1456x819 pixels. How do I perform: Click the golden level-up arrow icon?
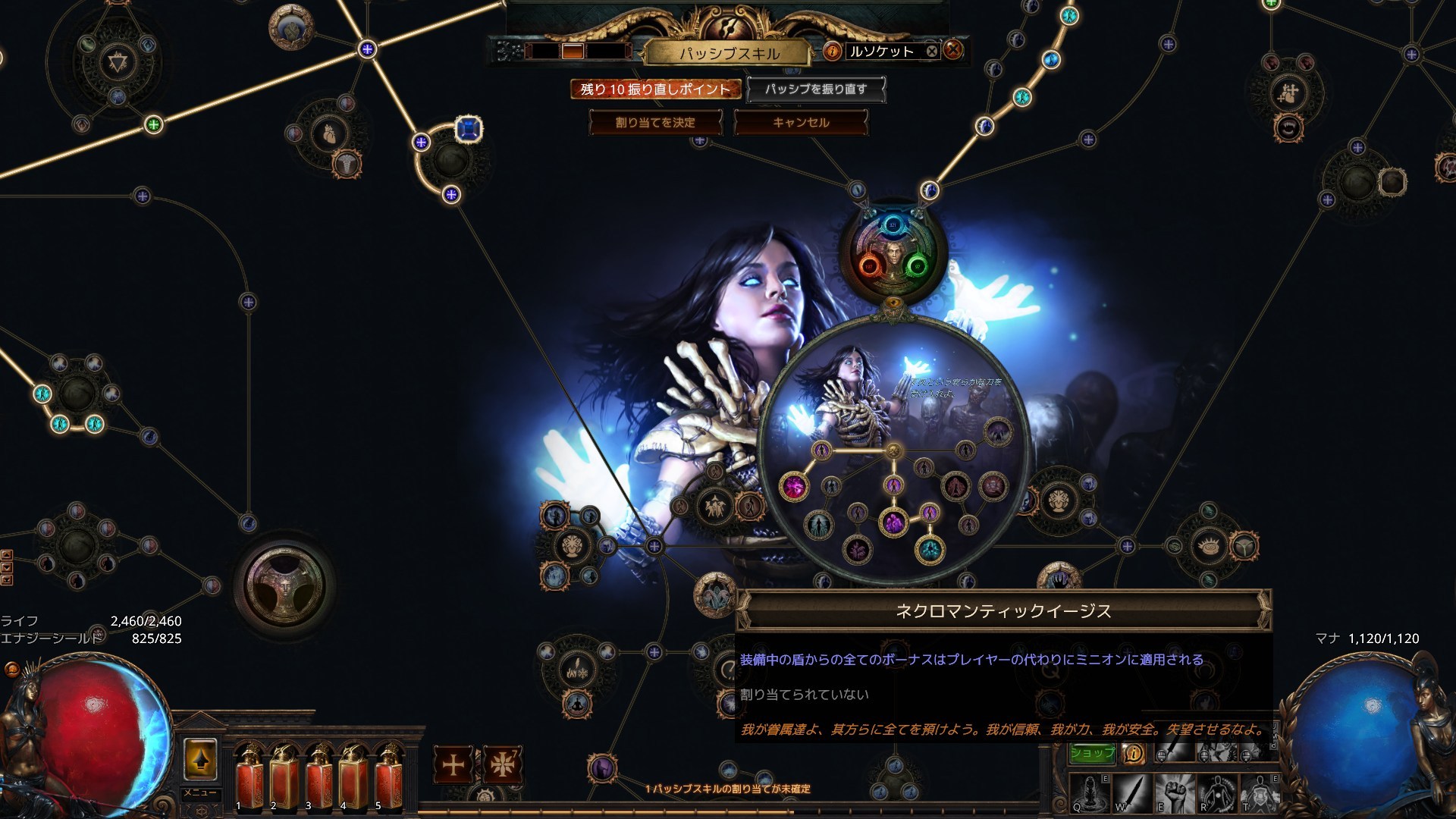(200, 758)
